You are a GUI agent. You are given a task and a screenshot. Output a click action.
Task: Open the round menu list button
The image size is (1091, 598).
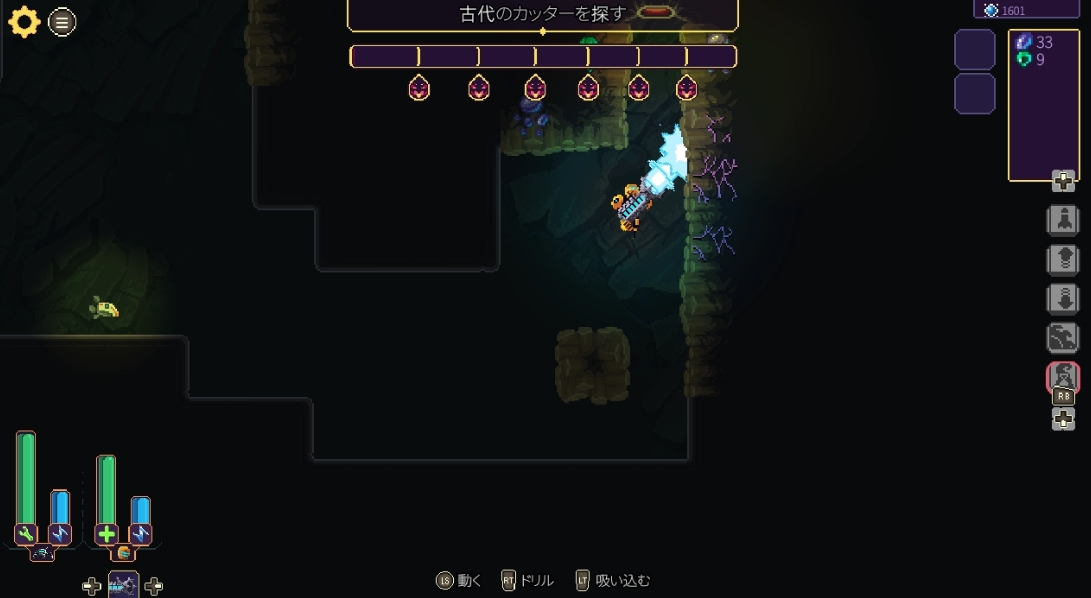62,22
